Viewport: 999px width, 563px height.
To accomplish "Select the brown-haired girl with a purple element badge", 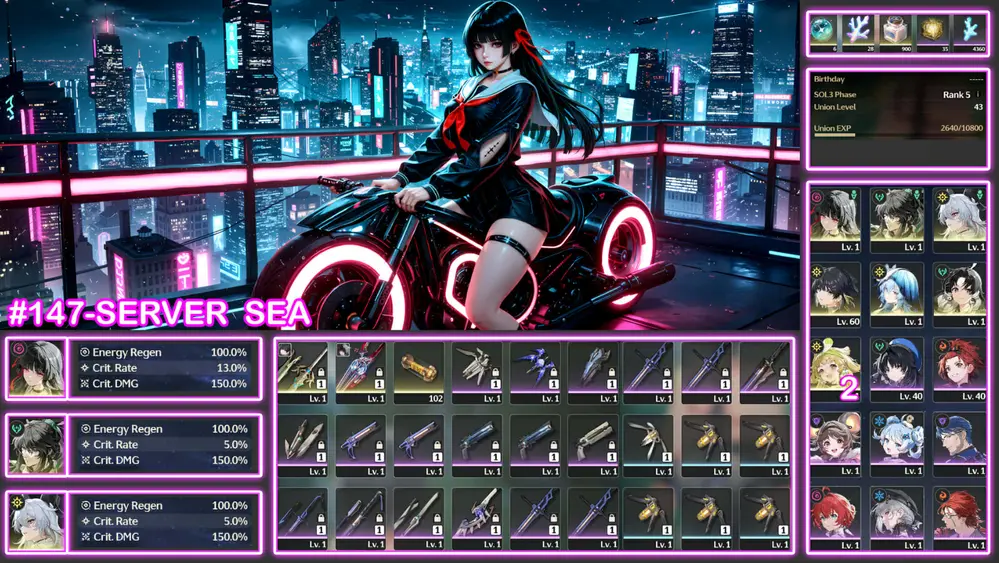I will [835, 438].
